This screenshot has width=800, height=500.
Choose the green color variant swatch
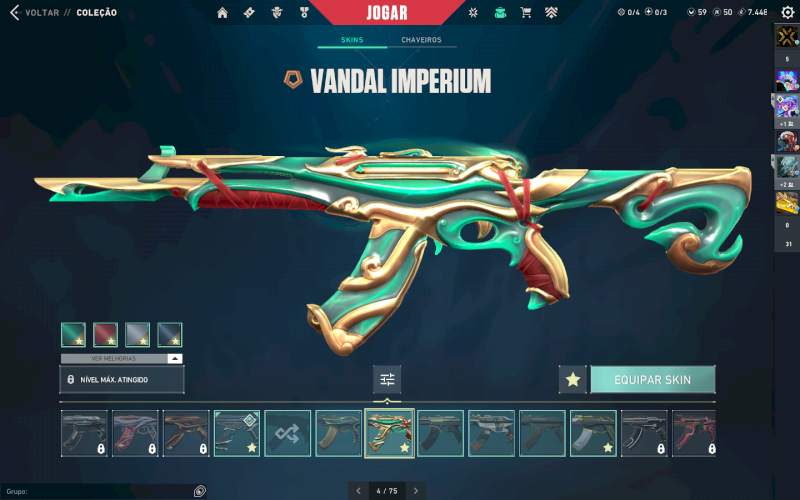click(73, 334)
